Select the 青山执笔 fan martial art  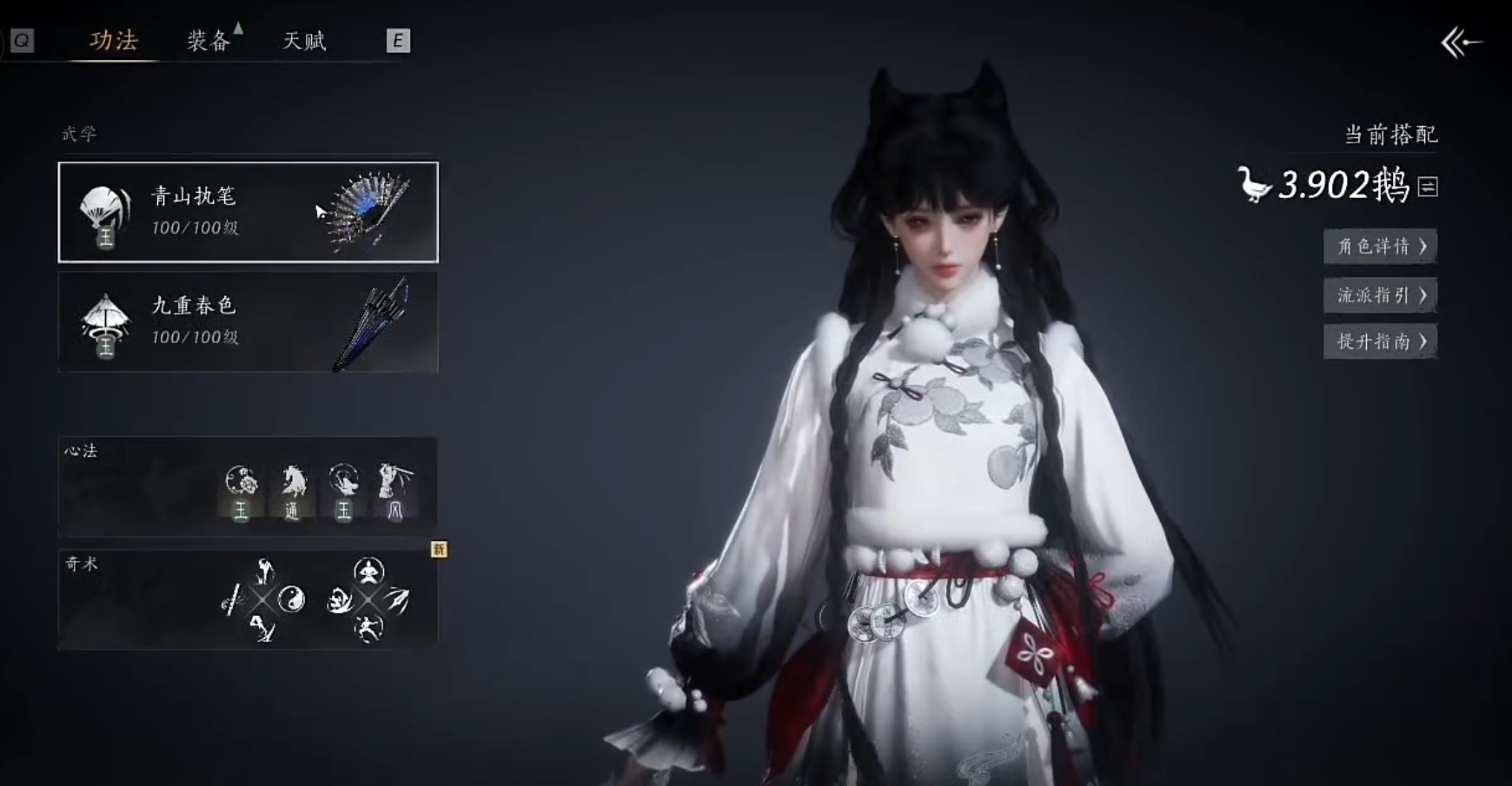(249, 212)
